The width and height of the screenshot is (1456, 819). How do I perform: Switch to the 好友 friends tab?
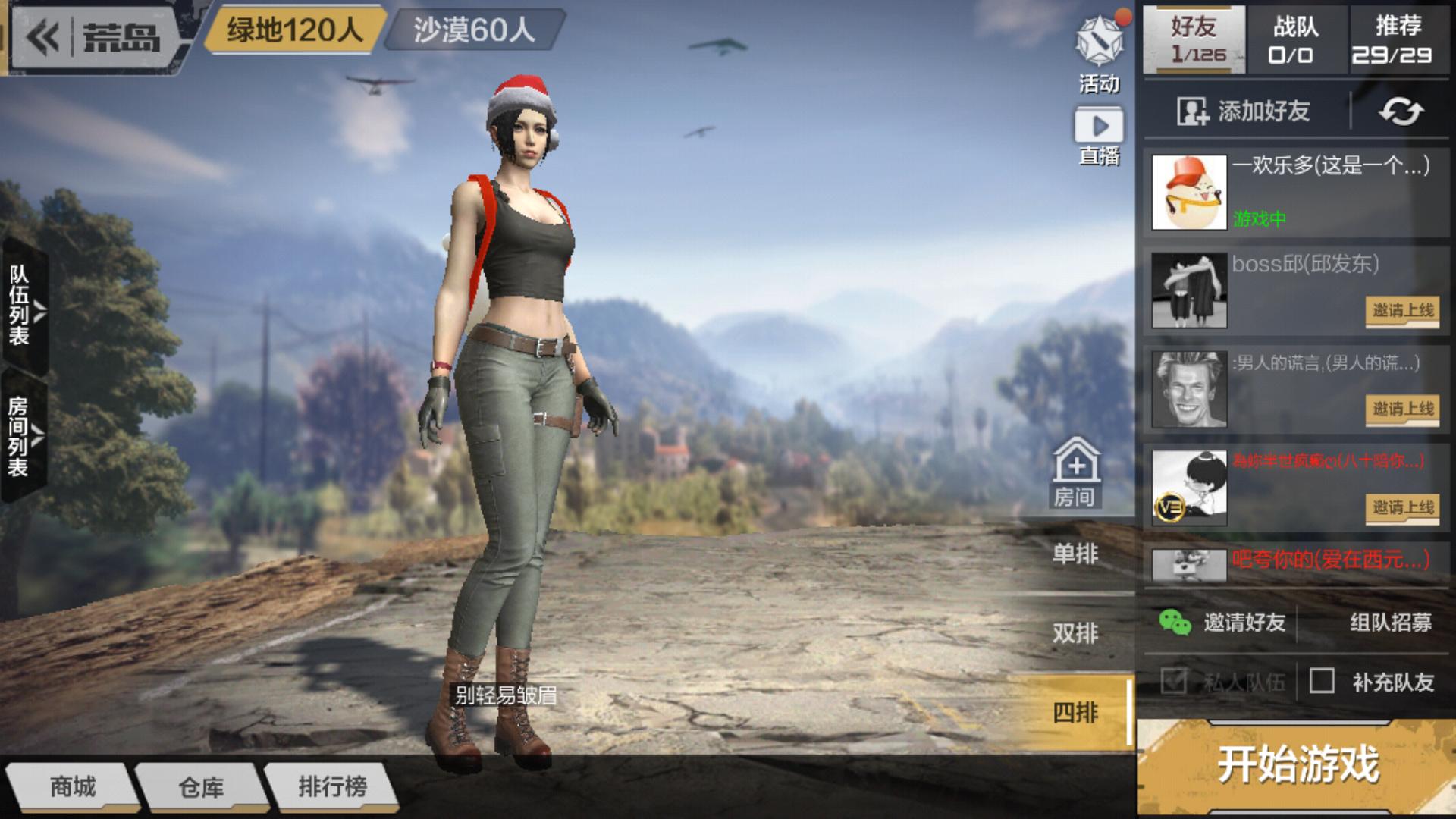(1194, 39)
